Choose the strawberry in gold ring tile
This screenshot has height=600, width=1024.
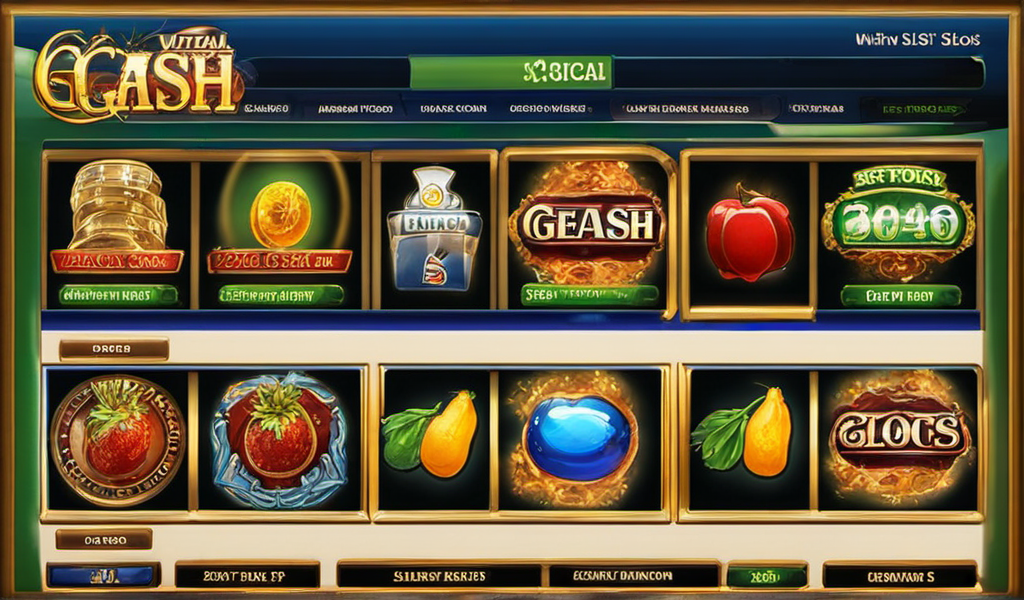coord(118,439)
